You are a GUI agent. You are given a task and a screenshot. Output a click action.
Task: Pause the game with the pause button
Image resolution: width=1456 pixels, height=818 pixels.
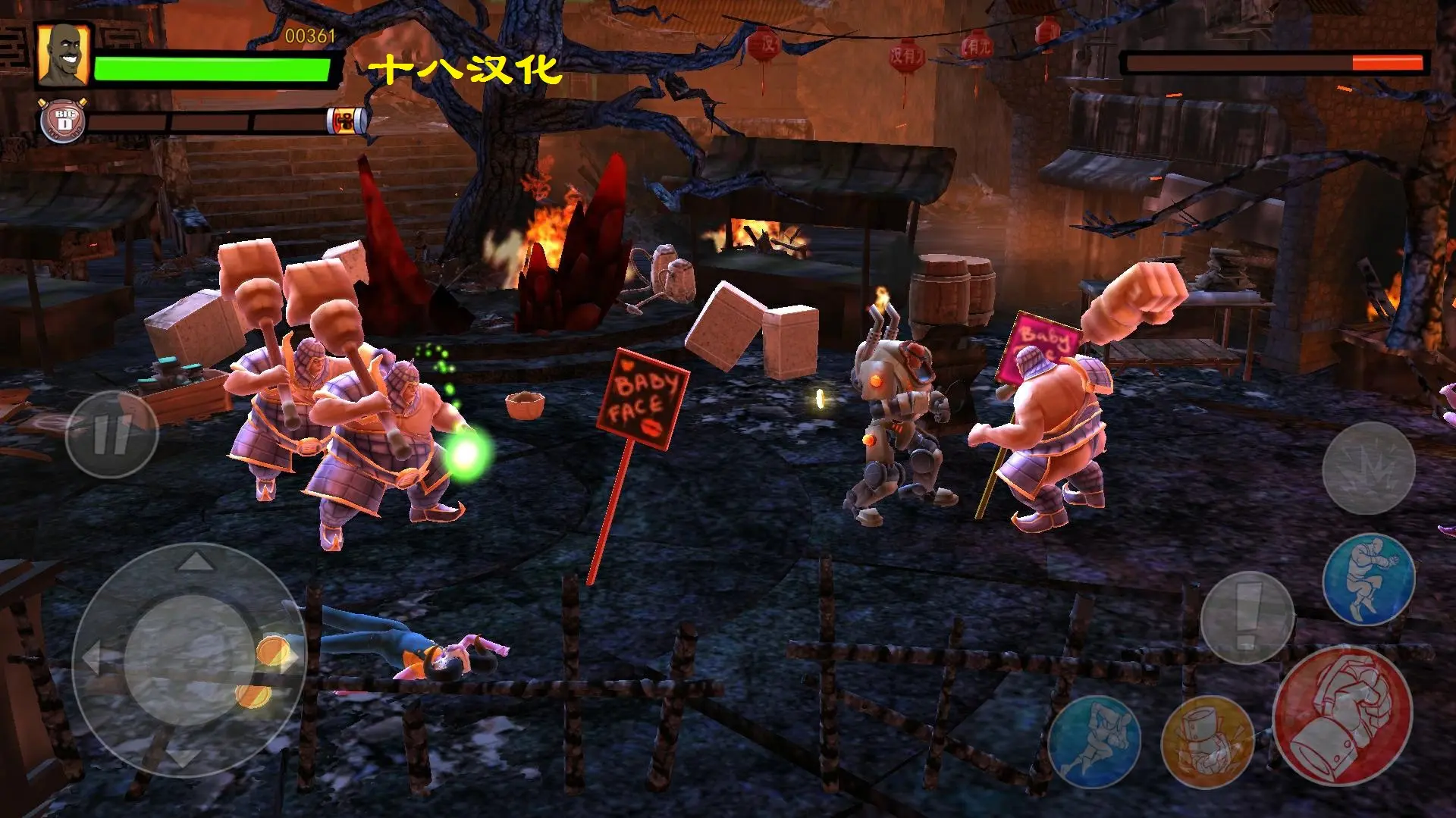click(111, 434)
